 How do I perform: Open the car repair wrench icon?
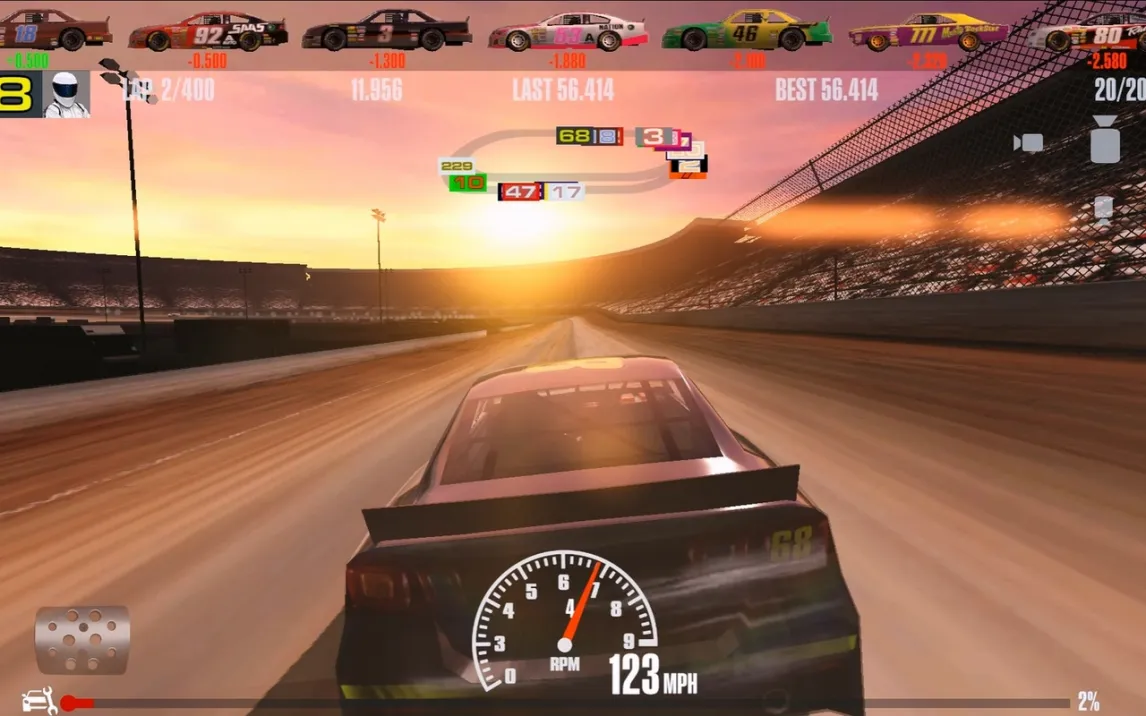point(39,701)
